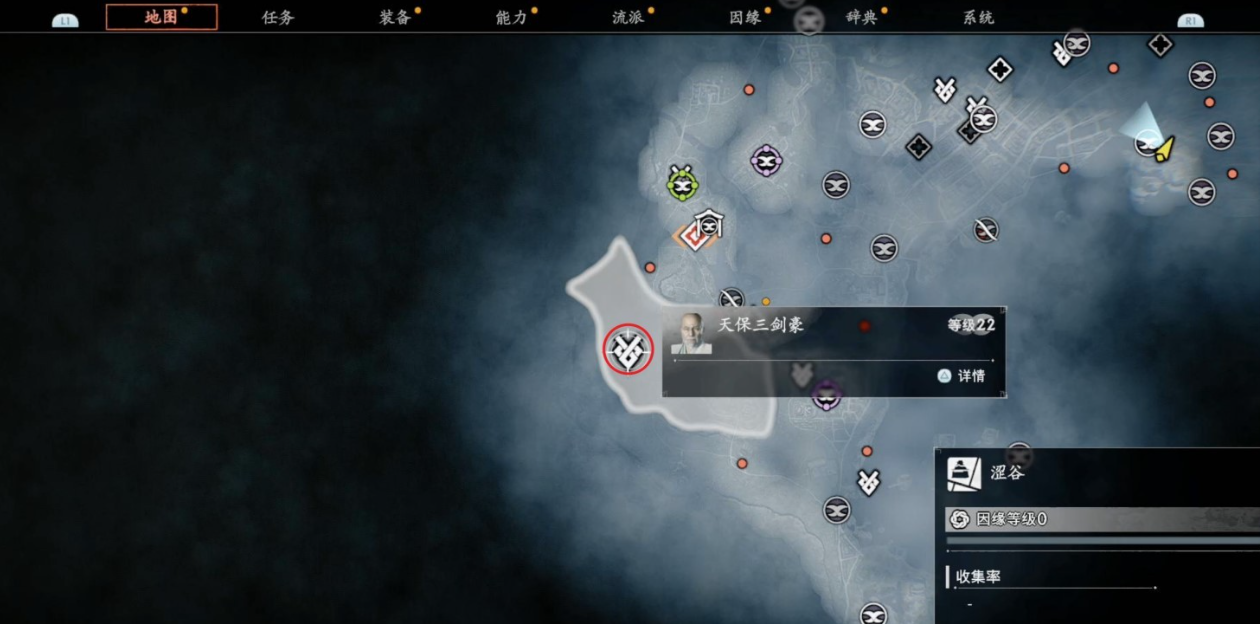
Task: Click the house-shaped marker beside the orange diamond
Action: click(x=709, y=223)
